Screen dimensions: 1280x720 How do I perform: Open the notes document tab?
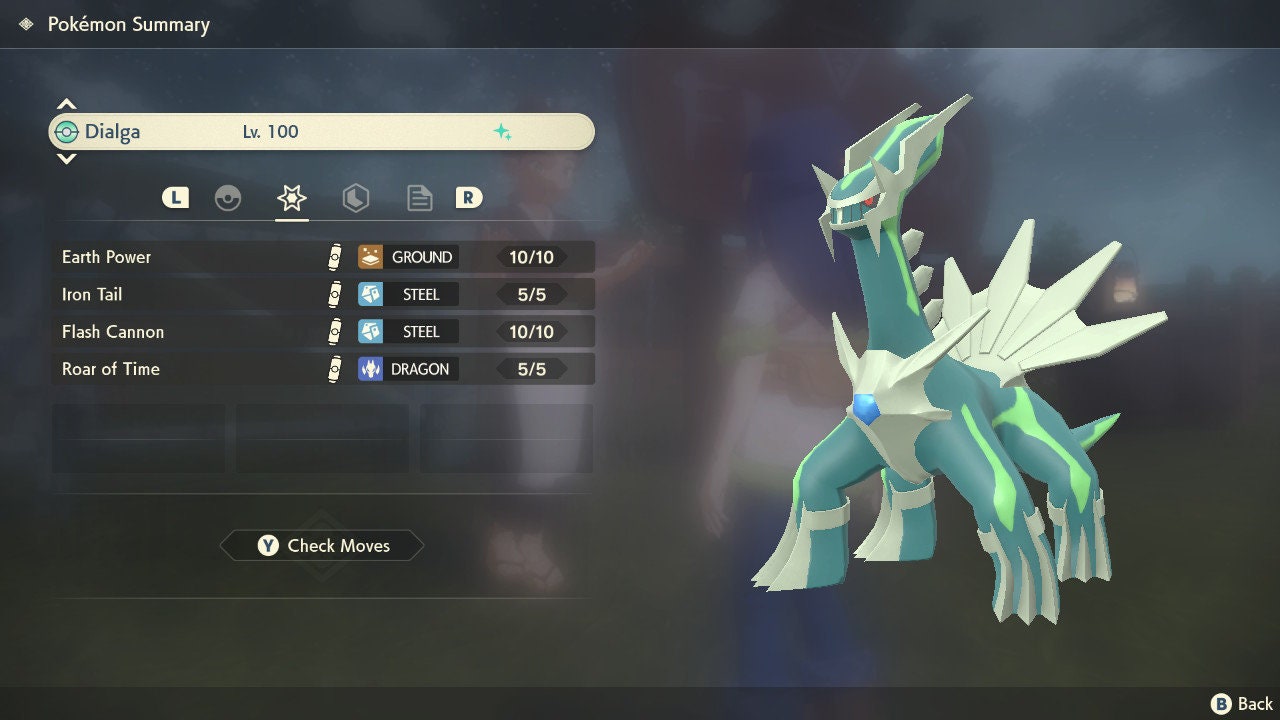pos(419,198)
